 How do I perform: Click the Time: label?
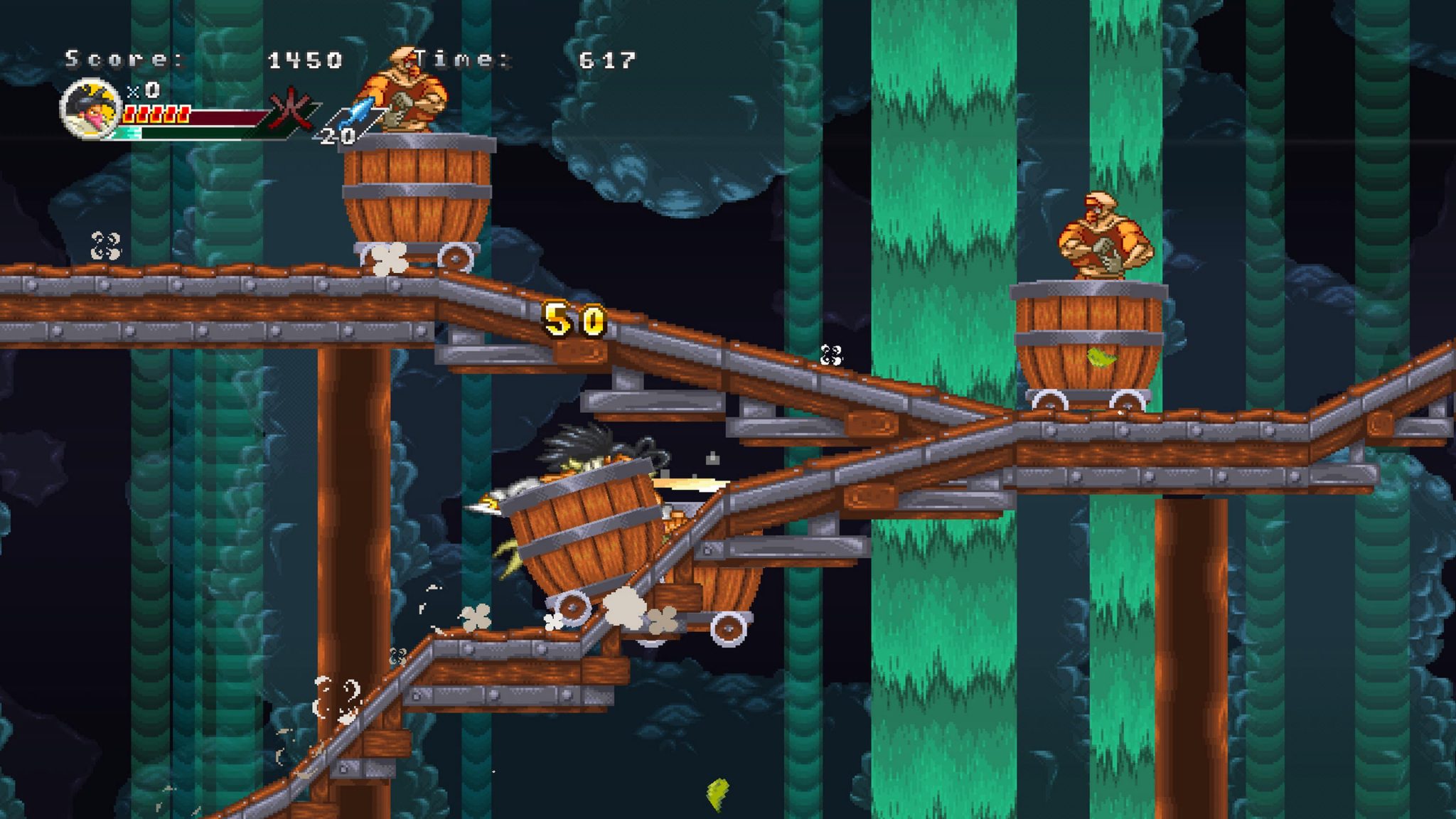[x=462, y=59]
